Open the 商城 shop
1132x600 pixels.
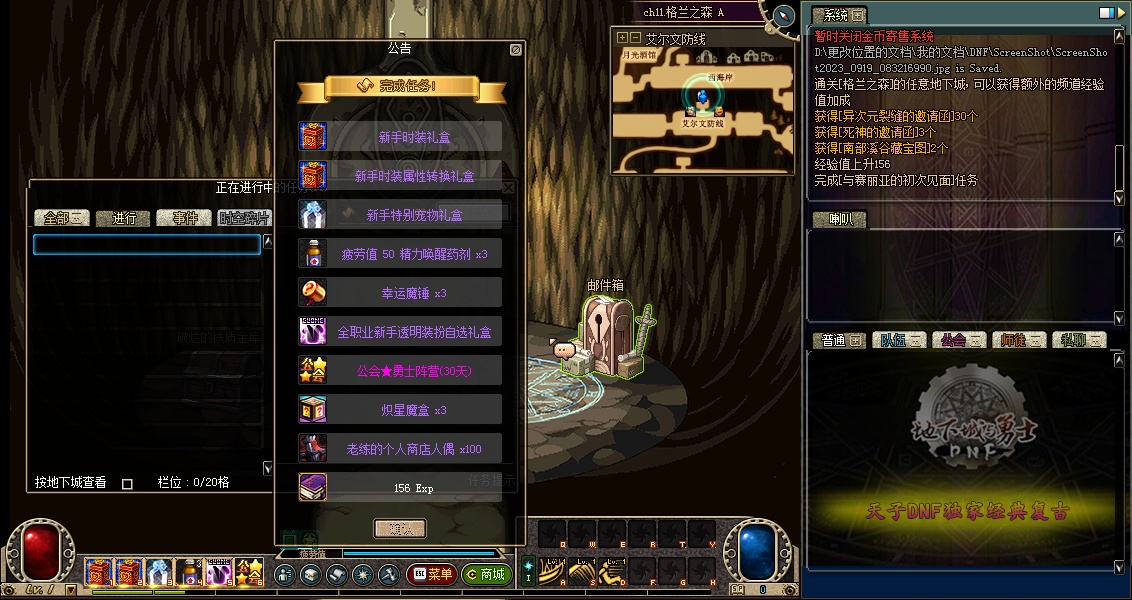[487, 574]
